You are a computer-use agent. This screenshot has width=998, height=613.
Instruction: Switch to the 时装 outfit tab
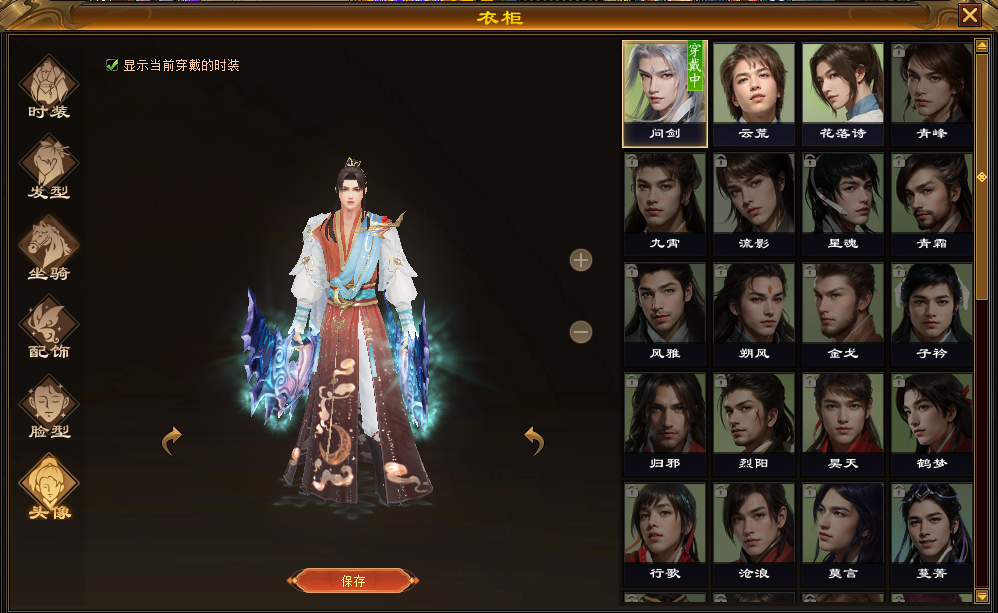tap(48, 89)
